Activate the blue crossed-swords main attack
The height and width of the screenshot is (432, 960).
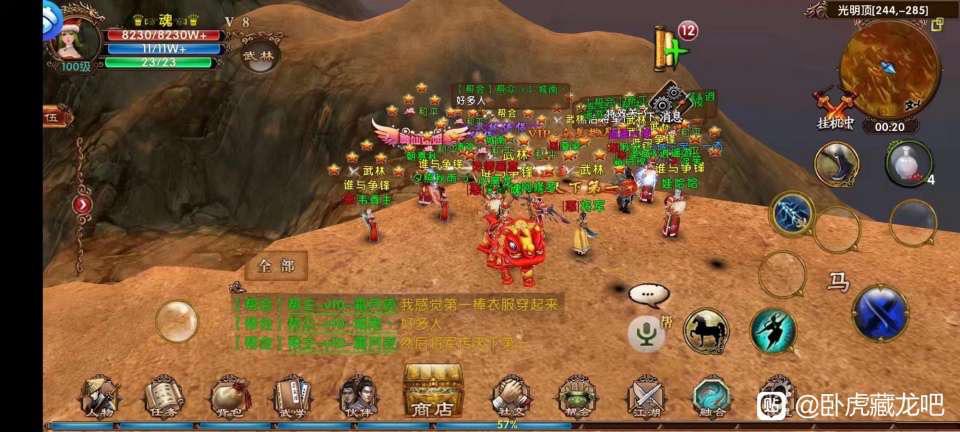pos(880,313)
